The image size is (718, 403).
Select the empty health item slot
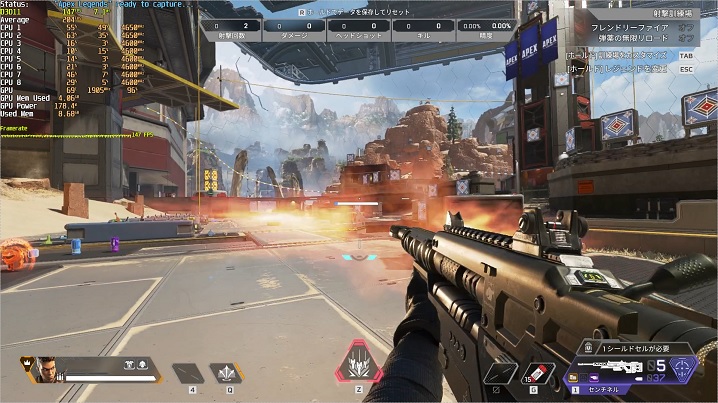pos(187,373)
